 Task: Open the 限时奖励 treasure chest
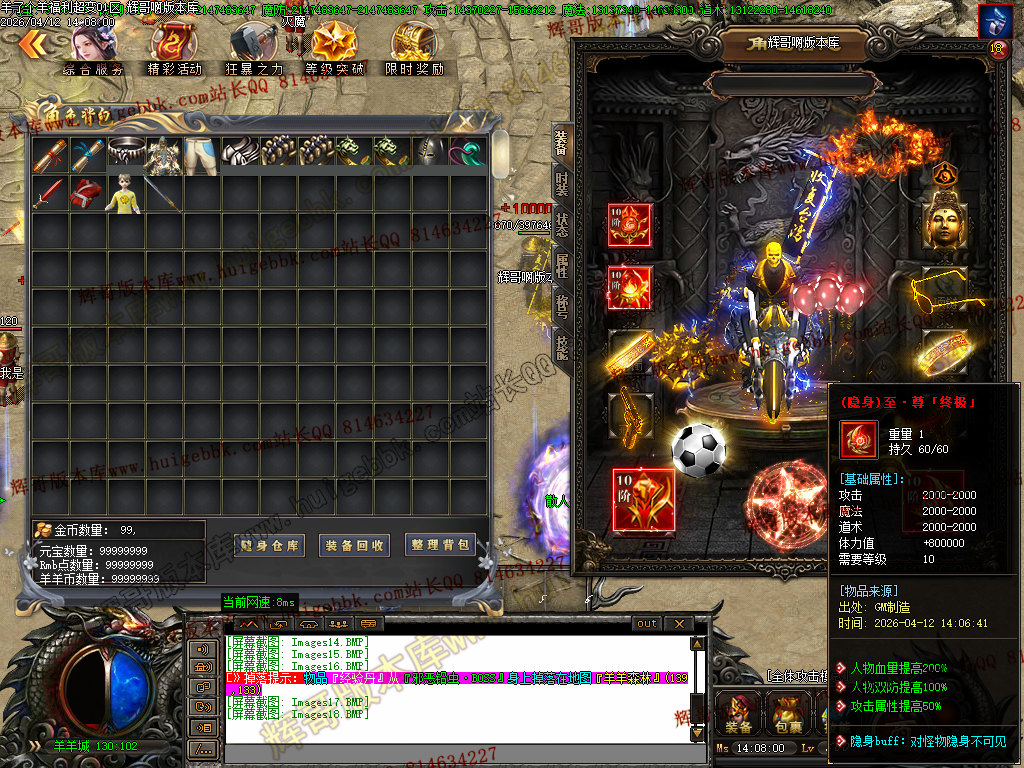click(414, 48)
